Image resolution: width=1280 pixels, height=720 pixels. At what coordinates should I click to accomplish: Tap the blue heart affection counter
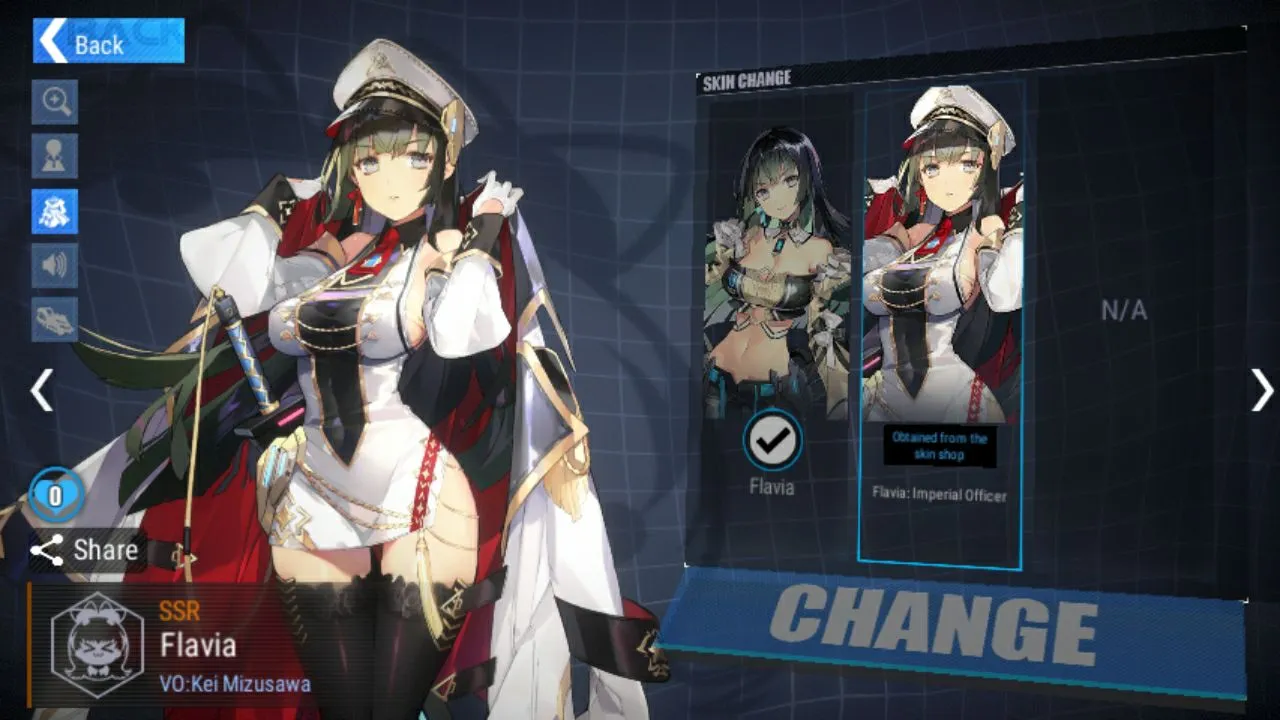[x=55, y=495]
